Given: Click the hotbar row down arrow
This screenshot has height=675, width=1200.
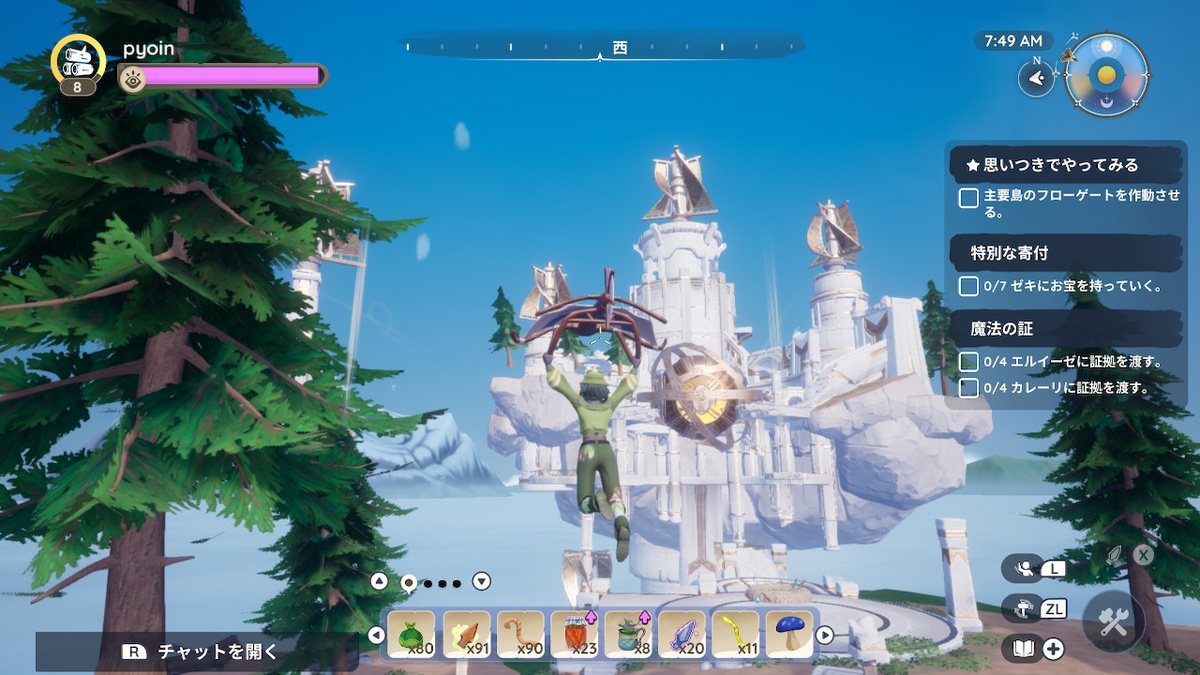Looking at the screenshot, I should click(481, 581).
